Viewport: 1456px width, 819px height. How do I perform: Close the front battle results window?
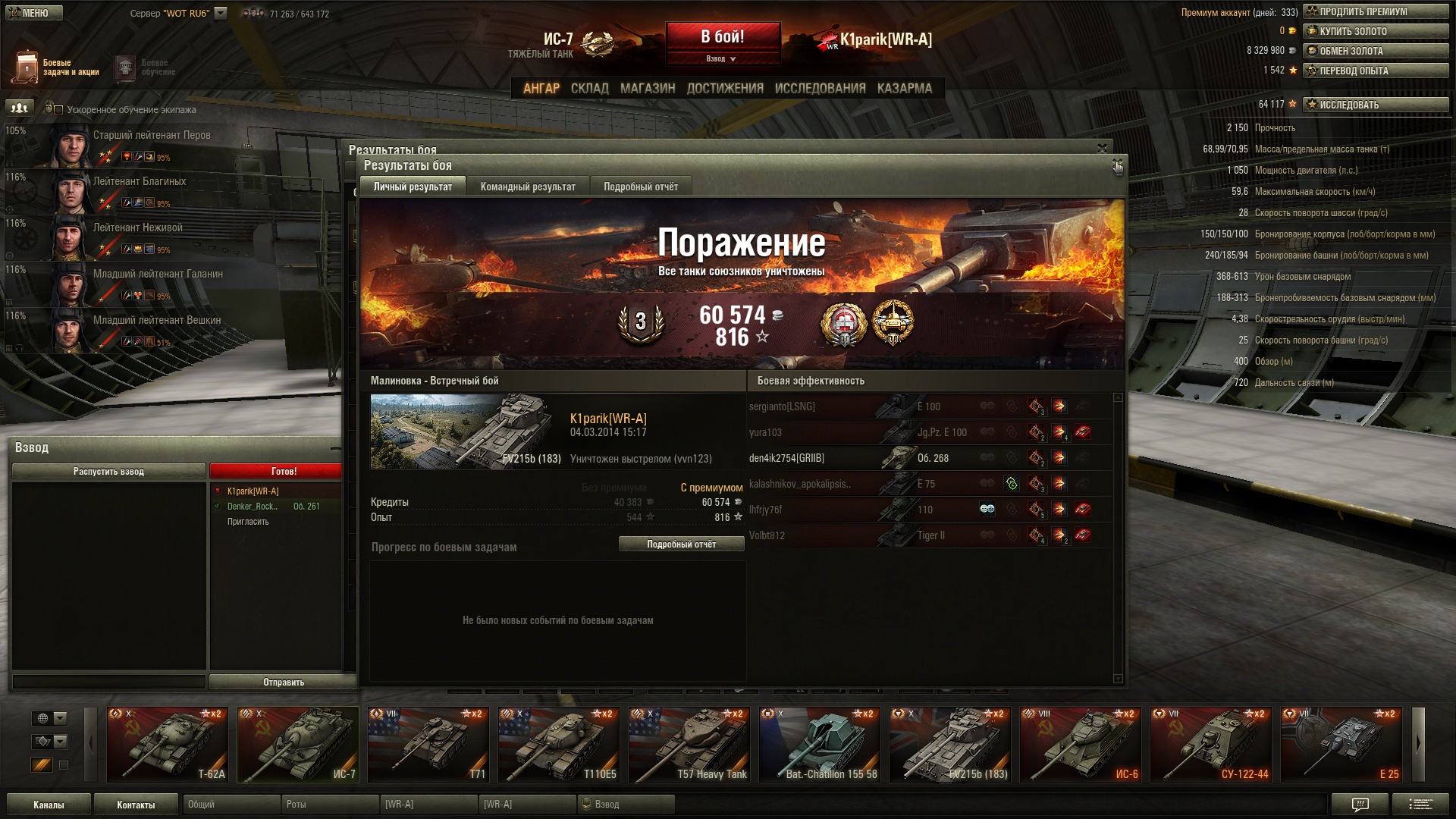(x=1117, y=165)
